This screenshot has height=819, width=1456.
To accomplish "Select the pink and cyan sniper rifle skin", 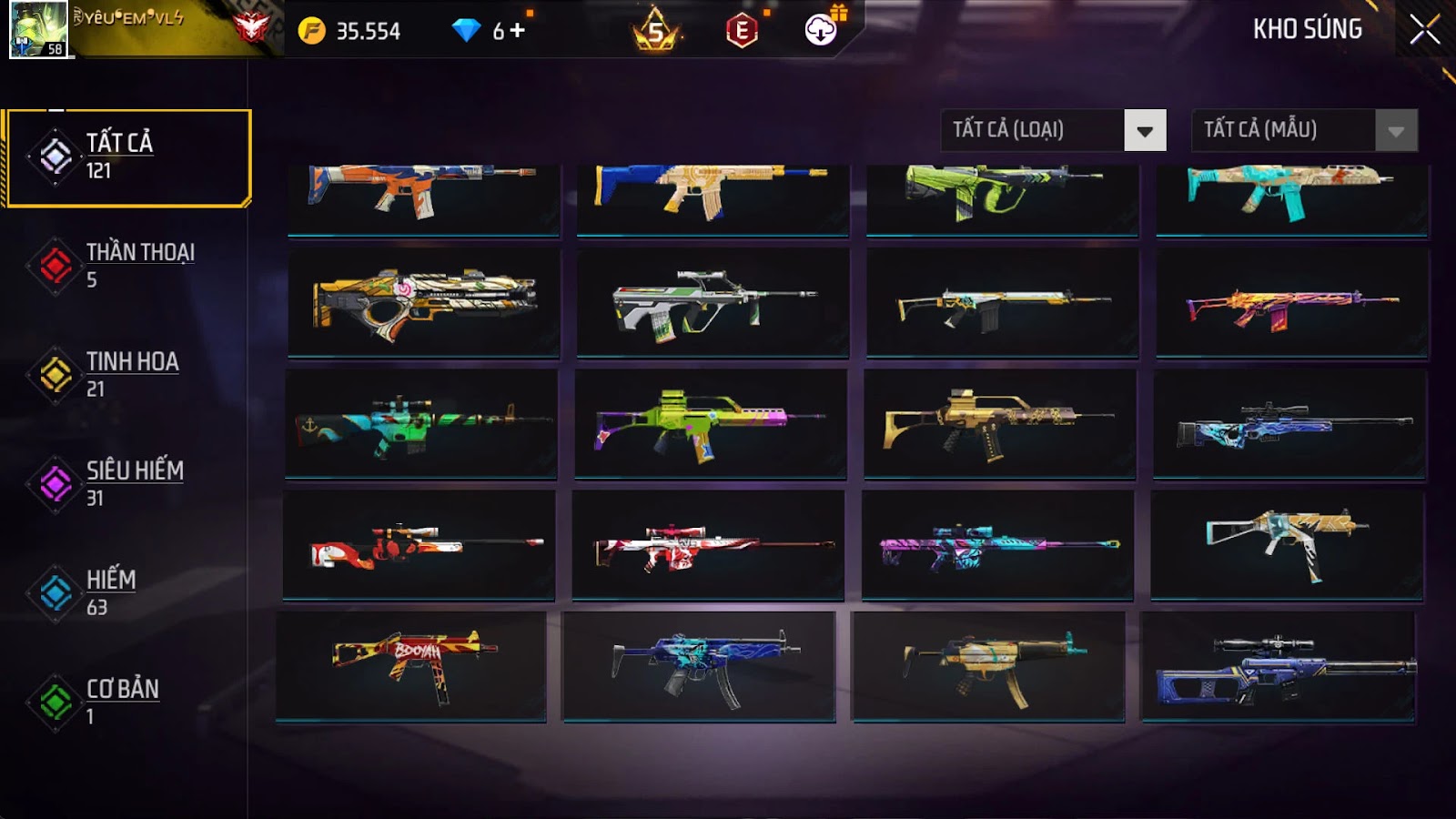I will 997,544.
